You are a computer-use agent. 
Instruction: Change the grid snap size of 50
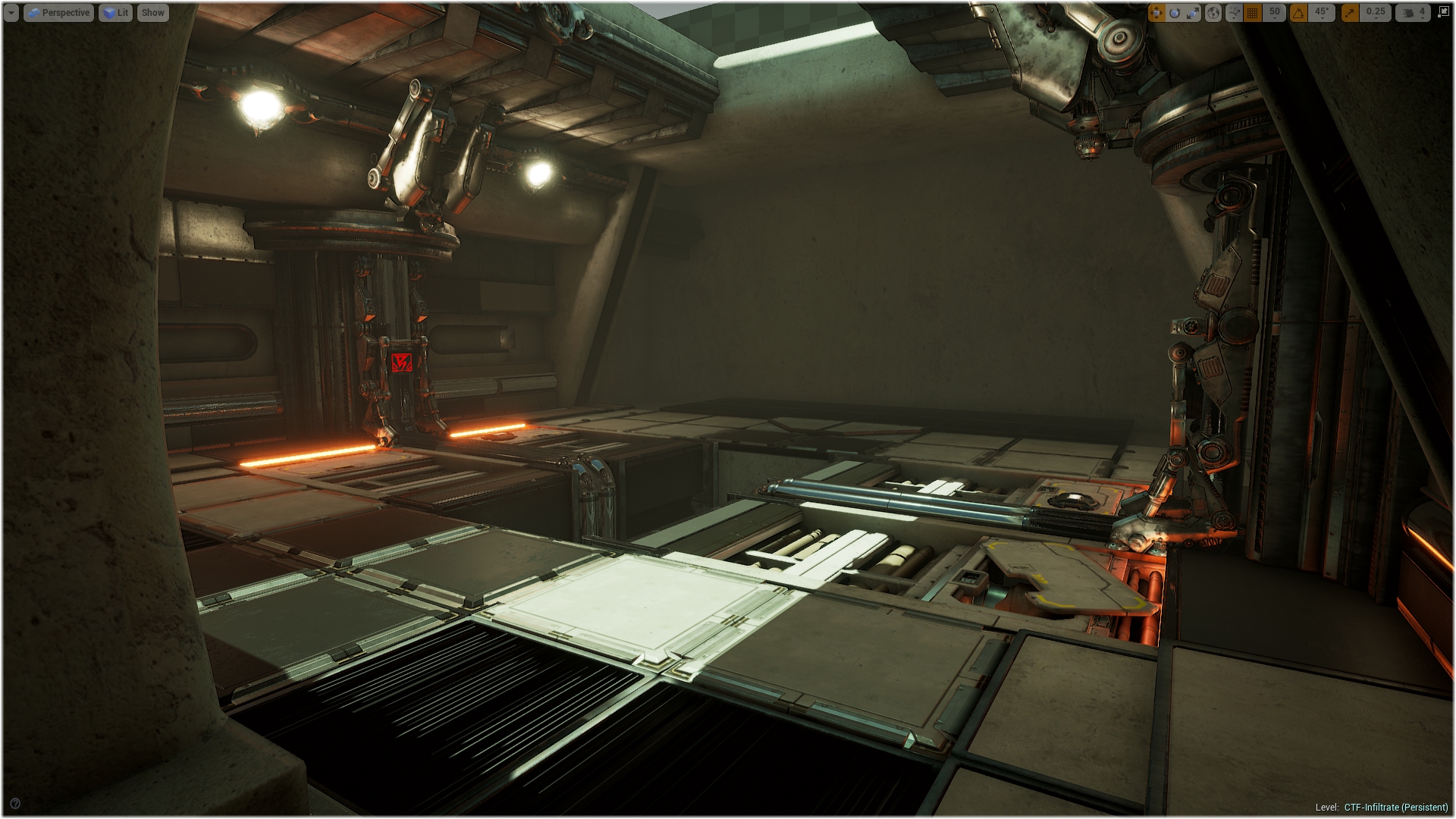[x=1275, y=13]
